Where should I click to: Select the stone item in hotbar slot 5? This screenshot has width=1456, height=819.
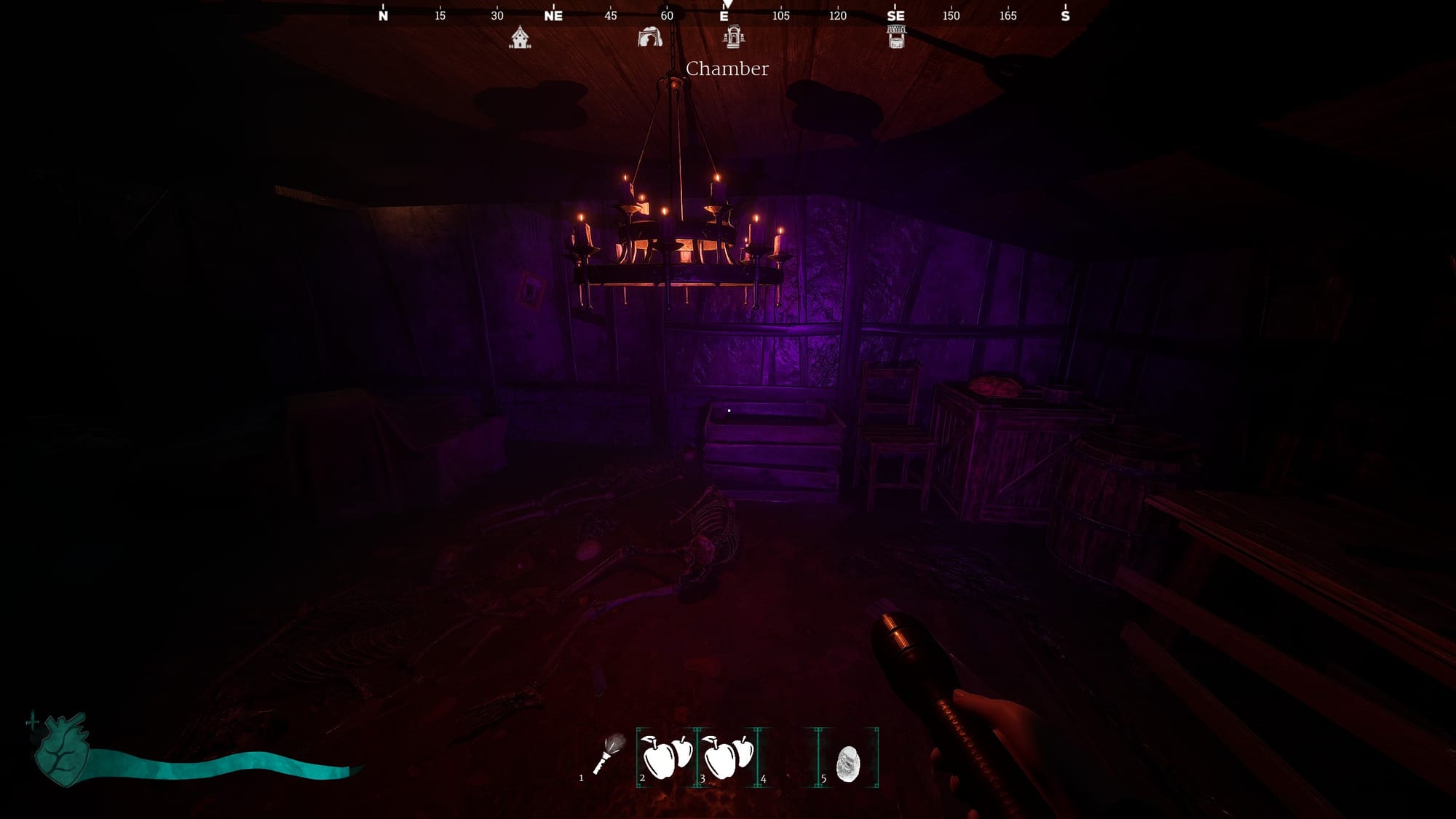(x=848, y=764)
